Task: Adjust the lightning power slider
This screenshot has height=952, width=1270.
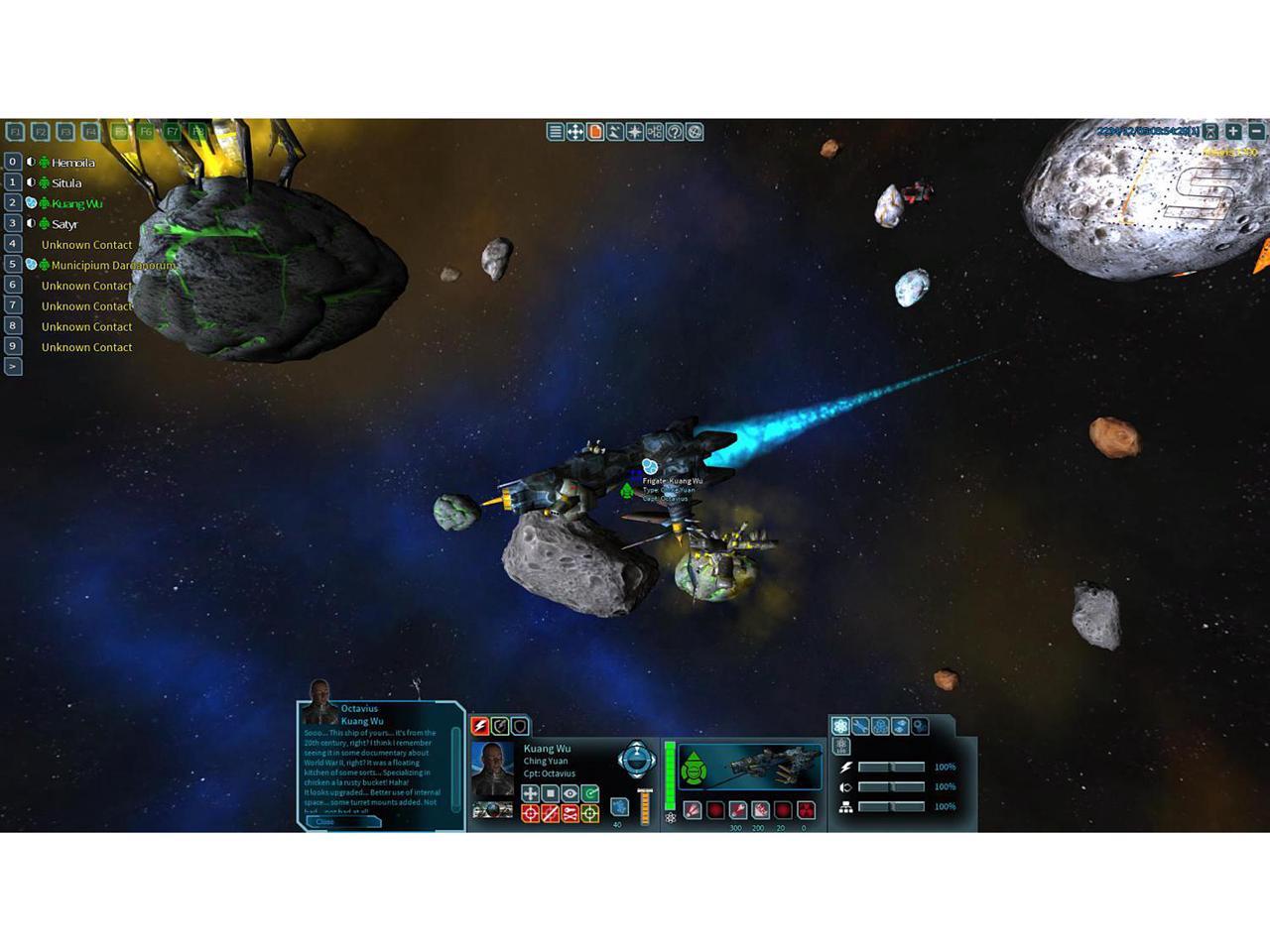Action: [x=891, y=768]
